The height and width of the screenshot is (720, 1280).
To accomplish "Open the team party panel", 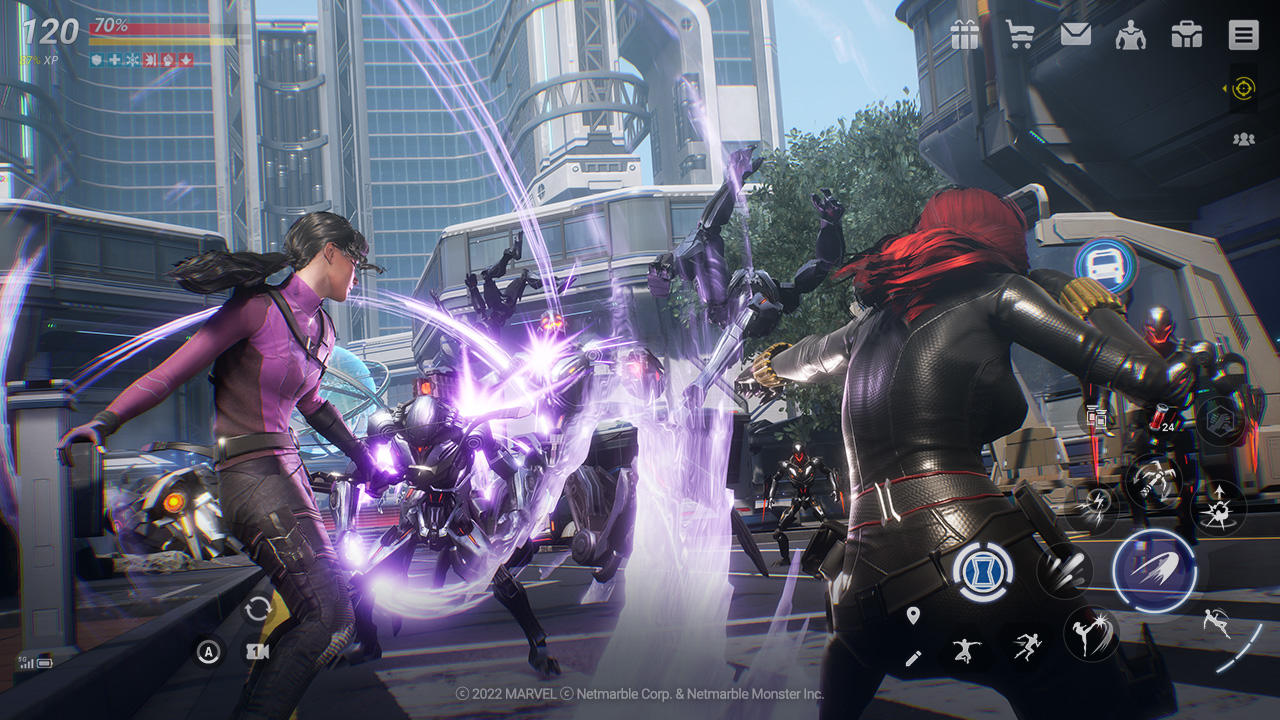I will [x=1244, y=138].
